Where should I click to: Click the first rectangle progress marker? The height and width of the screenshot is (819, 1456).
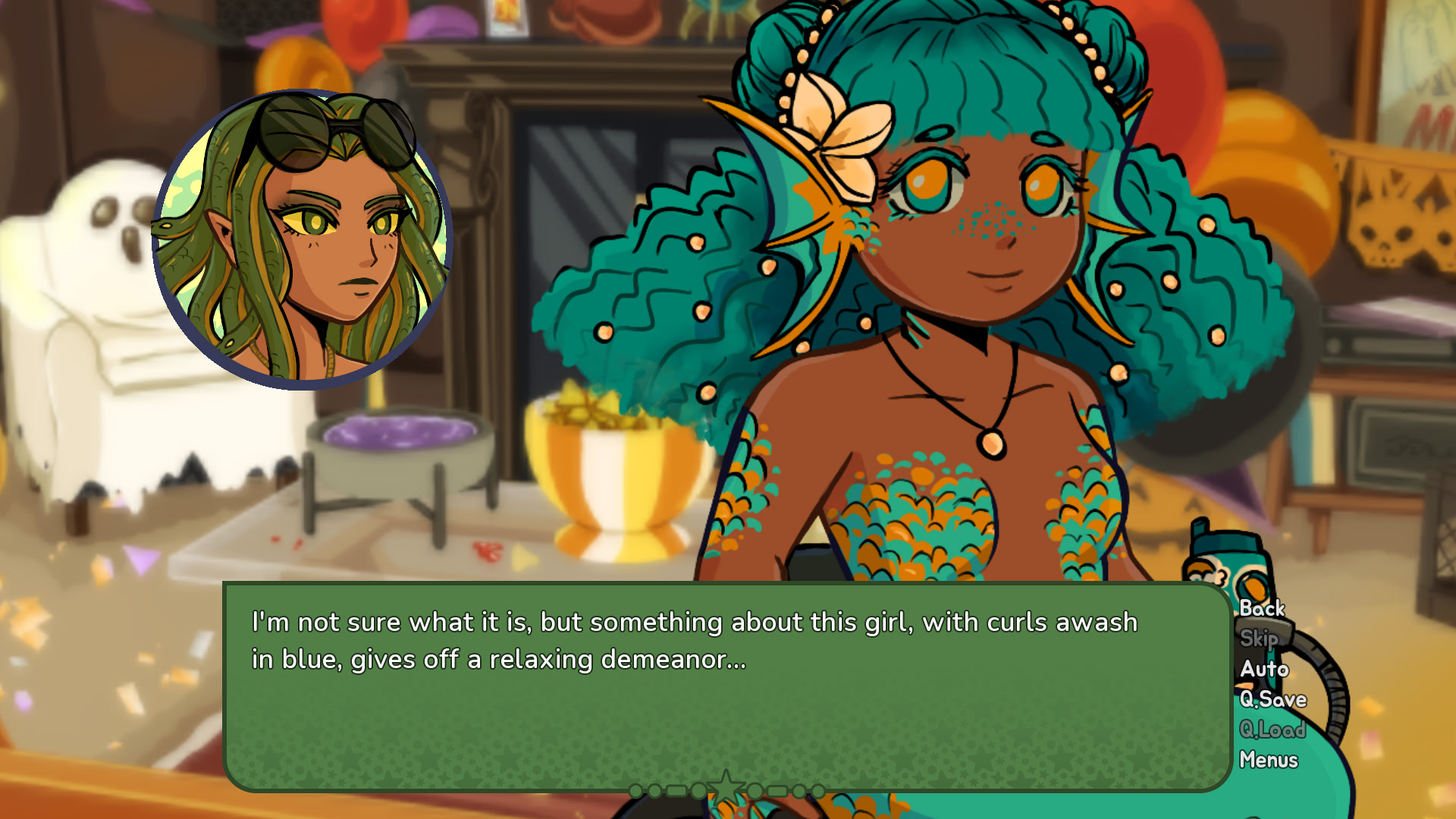tap(676, 791)
